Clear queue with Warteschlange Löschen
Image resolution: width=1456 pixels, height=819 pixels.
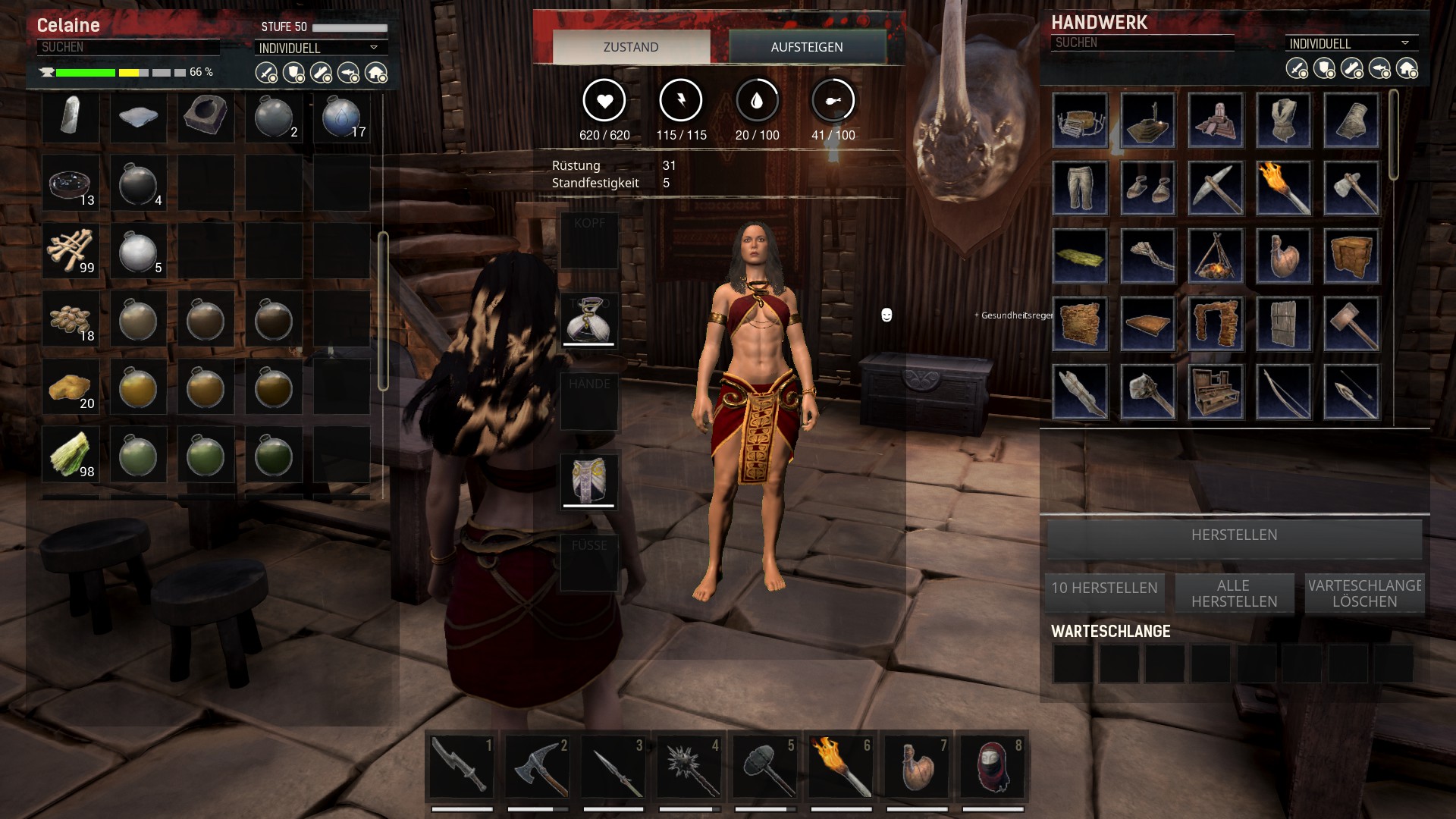tap(1364, 593)
